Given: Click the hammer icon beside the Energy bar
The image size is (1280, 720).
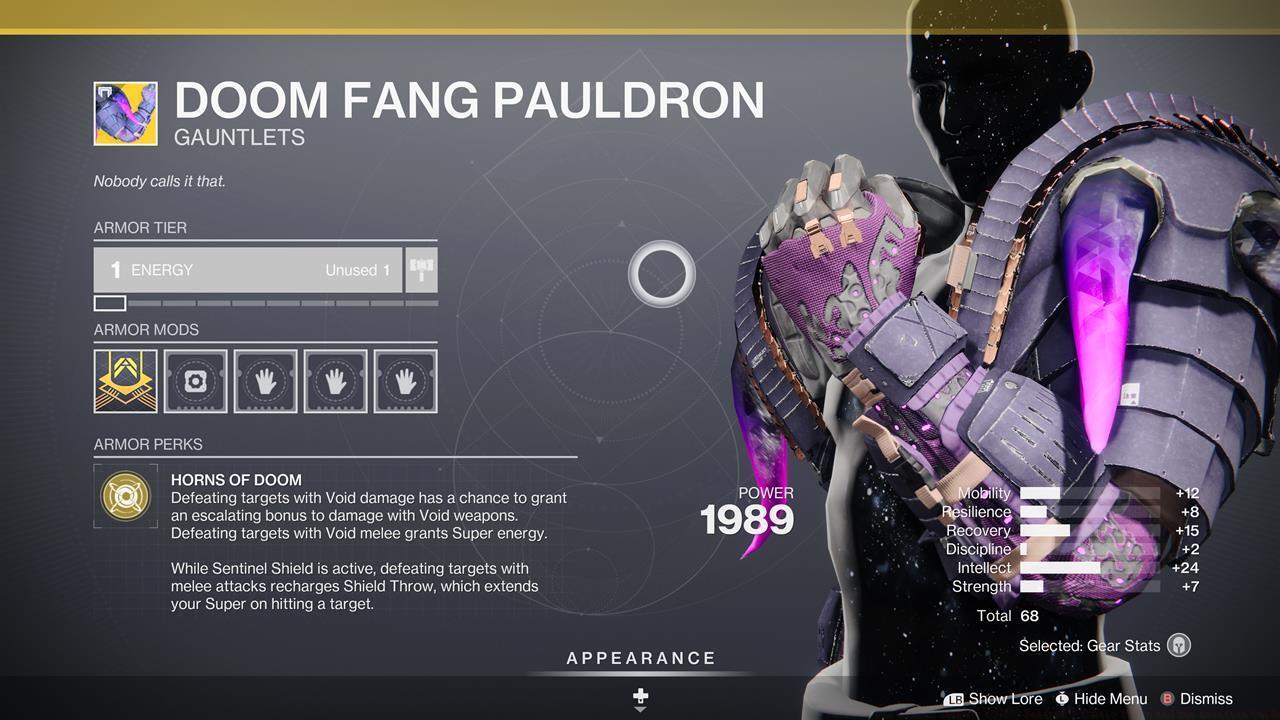Looking at the screenshot, I should pos(422,268).
